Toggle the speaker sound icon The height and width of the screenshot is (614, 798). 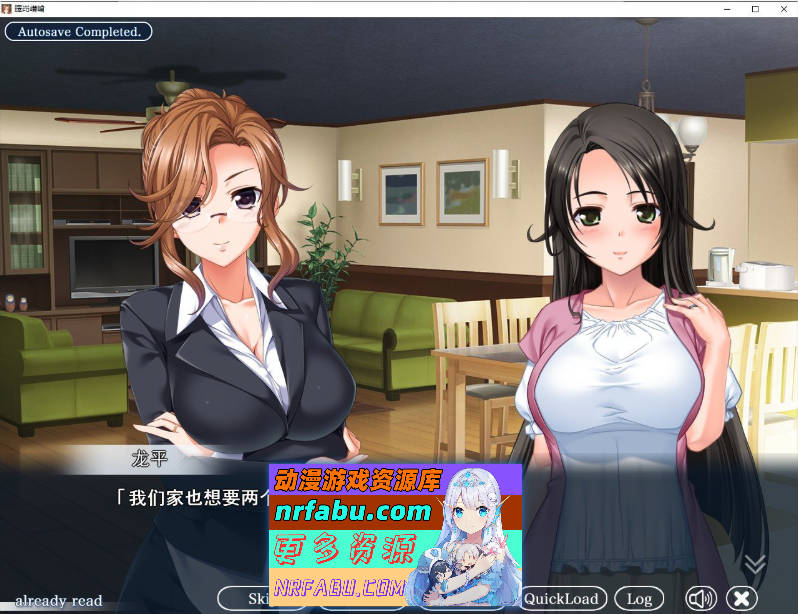[700, 599]
